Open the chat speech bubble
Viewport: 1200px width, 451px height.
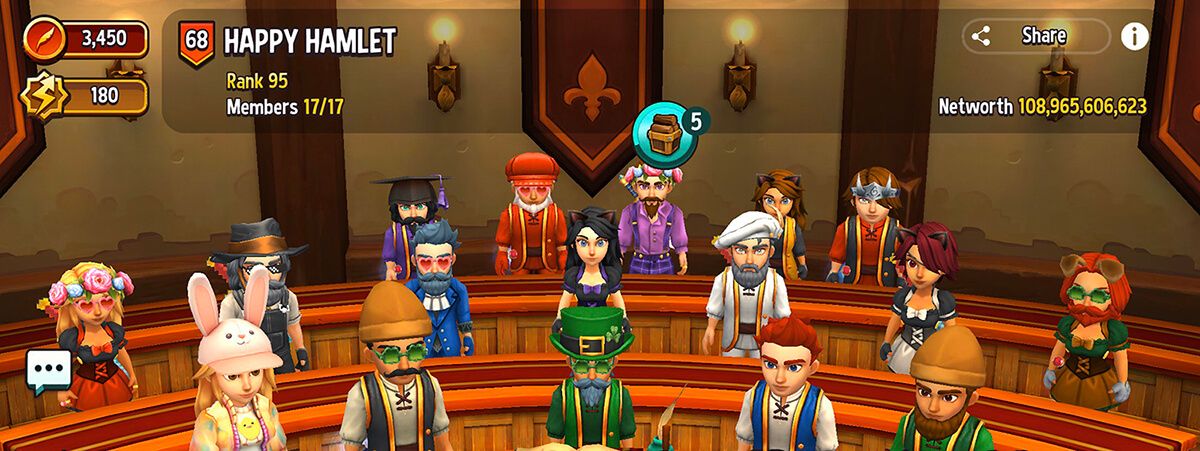(x=49, y=371)
